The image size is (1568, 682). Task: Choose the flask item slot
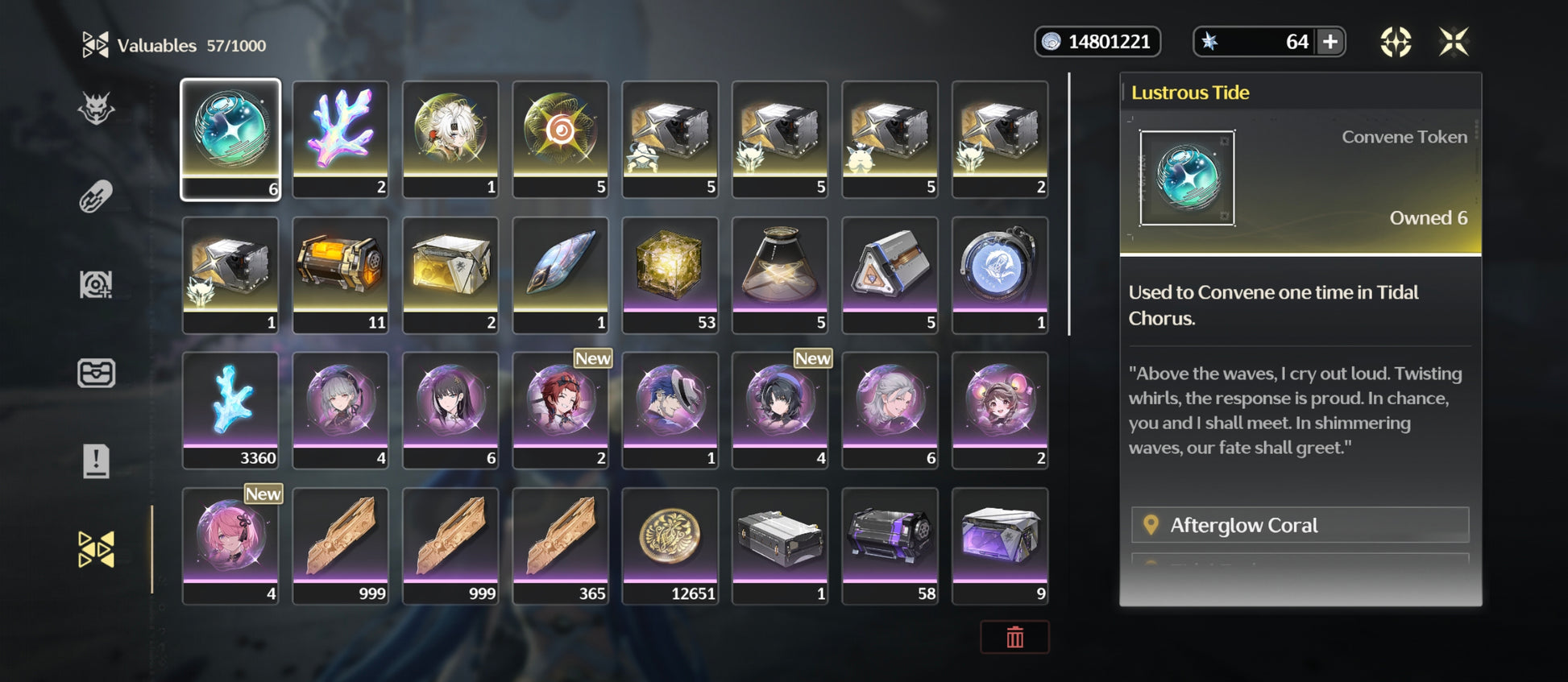779,275
